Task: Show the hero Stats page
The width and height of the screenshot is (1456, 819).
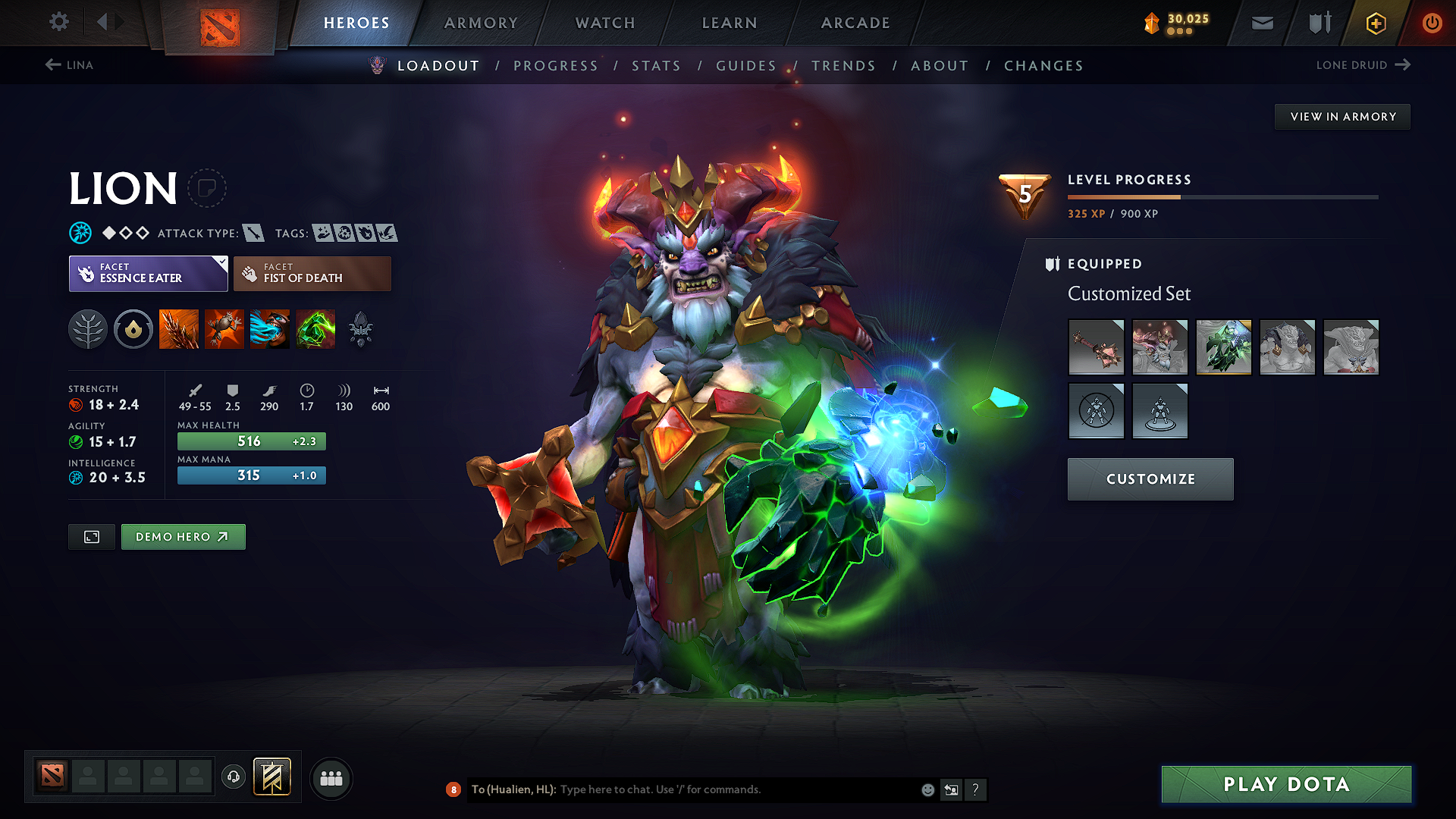Action: click(x=656, y=66)
